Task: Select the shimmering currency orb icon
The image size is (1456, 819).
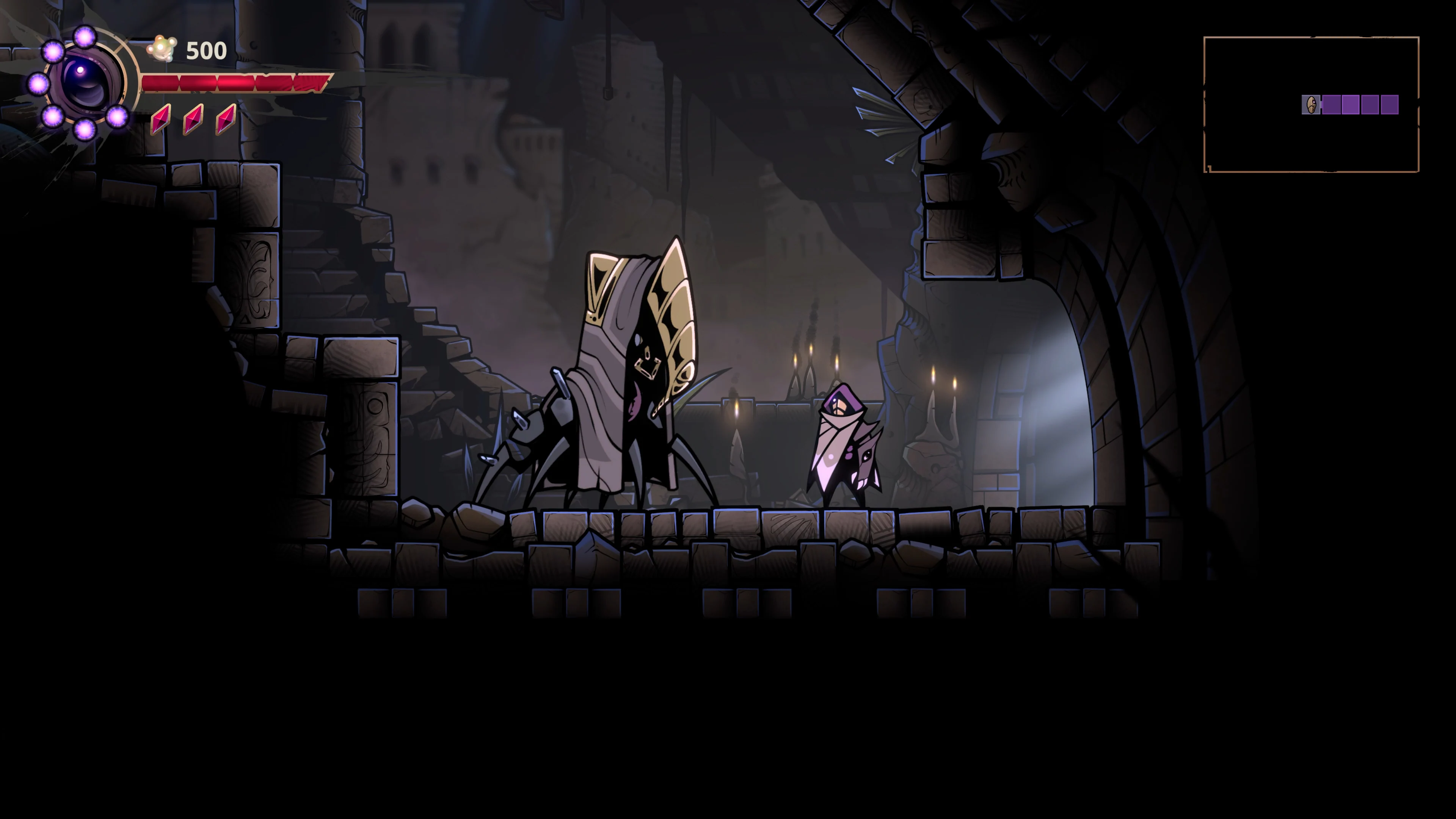Action: tap(162, 47)
